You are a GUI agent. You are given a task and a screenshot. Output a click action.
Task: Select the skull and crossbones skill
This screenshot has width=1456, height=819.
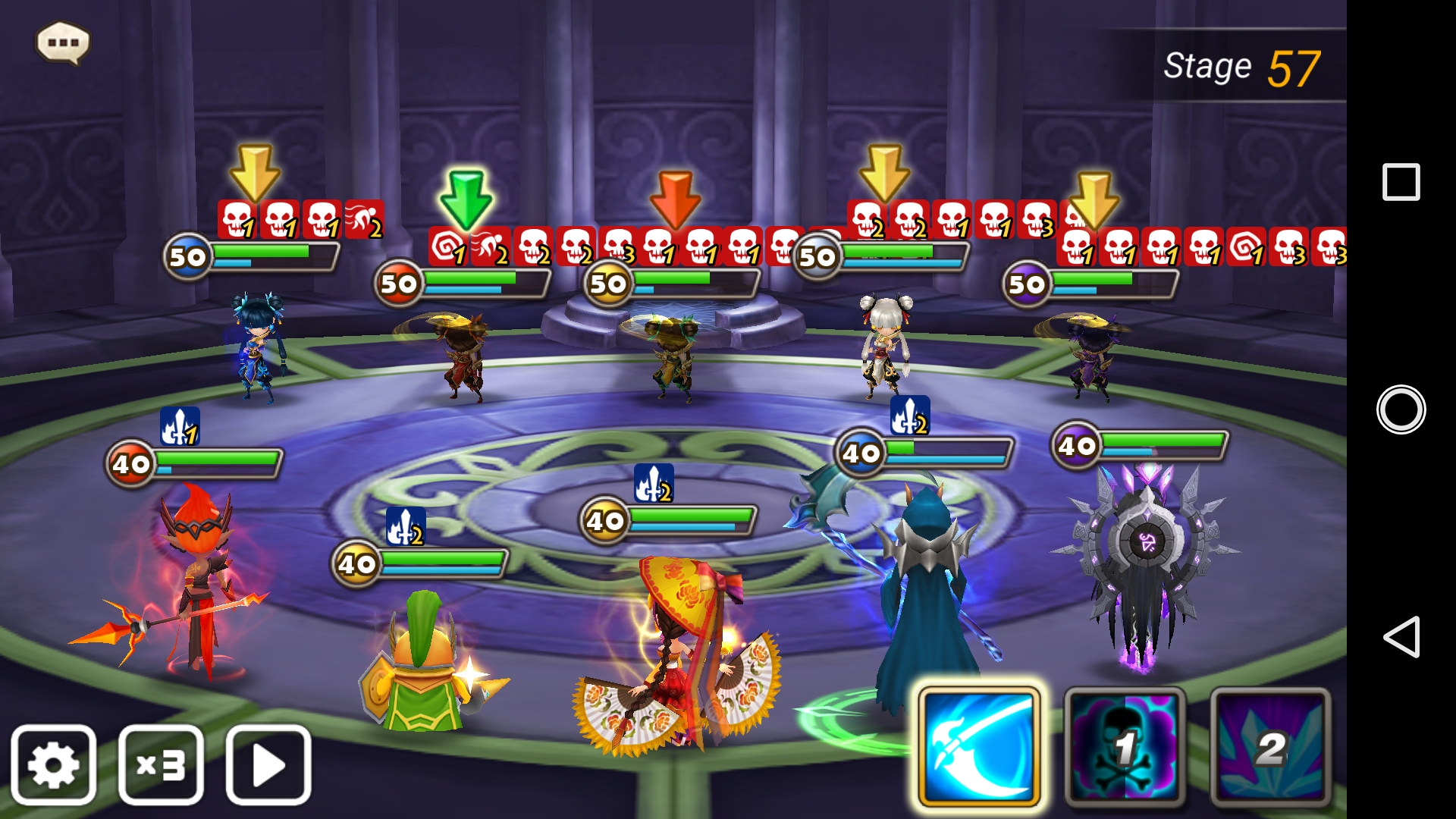tap(1125, 748)
